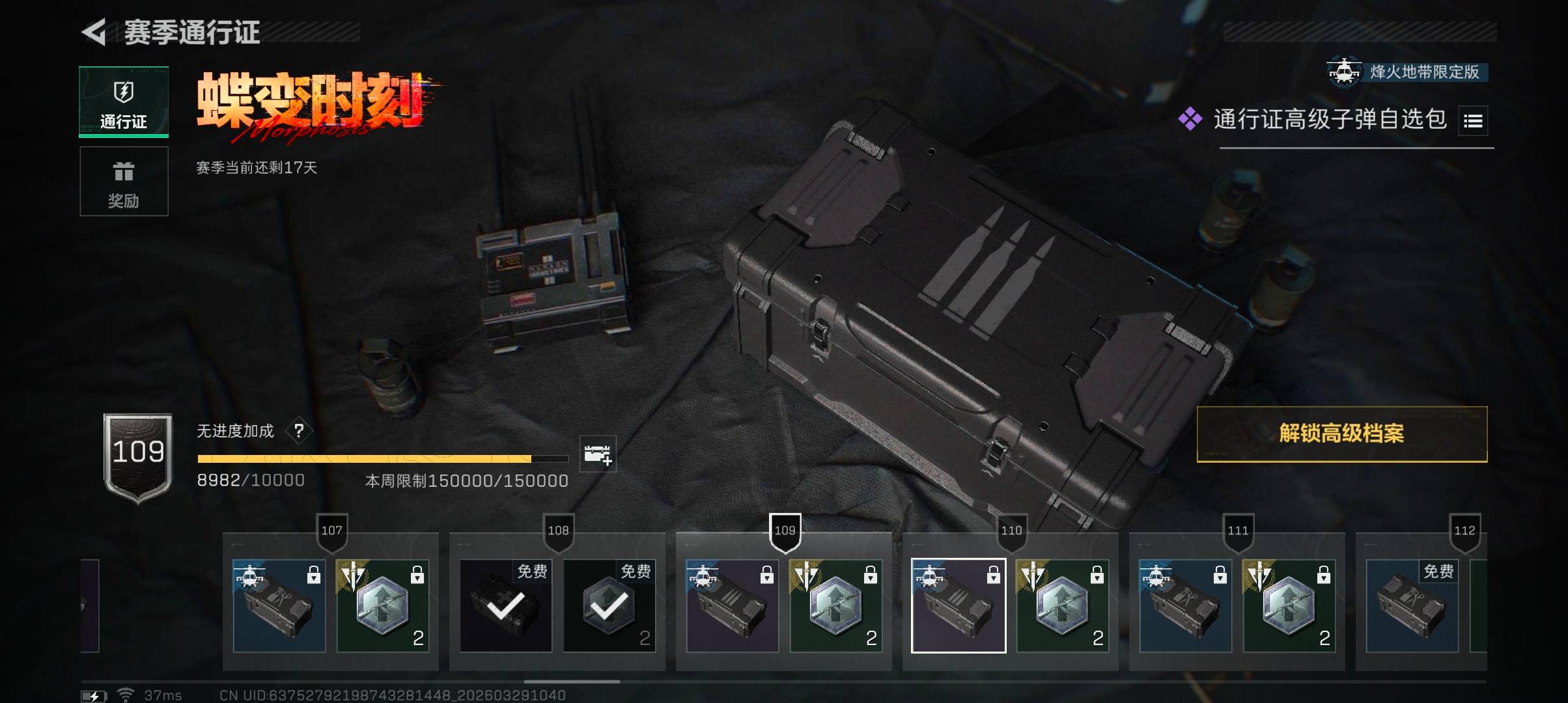Choose the free crate at level 112

(x=1412, y=606)
